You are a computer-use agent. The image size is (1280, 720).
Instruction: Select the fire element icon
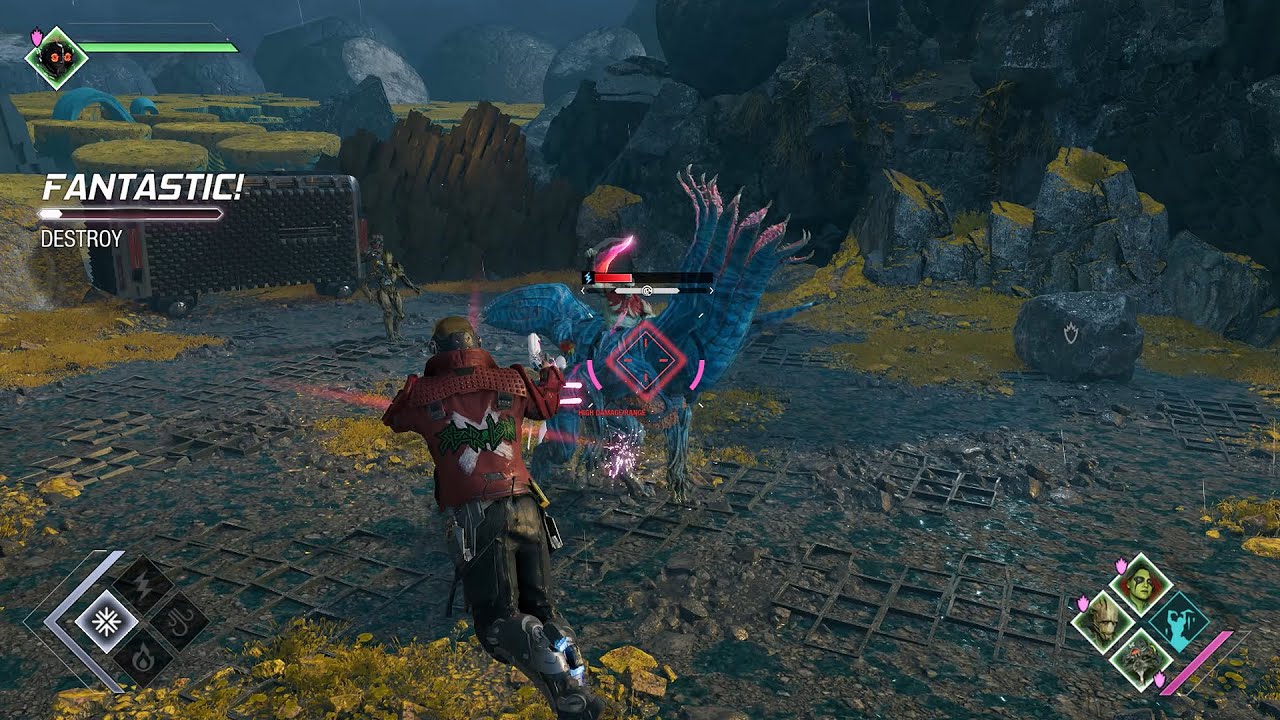click(x=144, y=656)
